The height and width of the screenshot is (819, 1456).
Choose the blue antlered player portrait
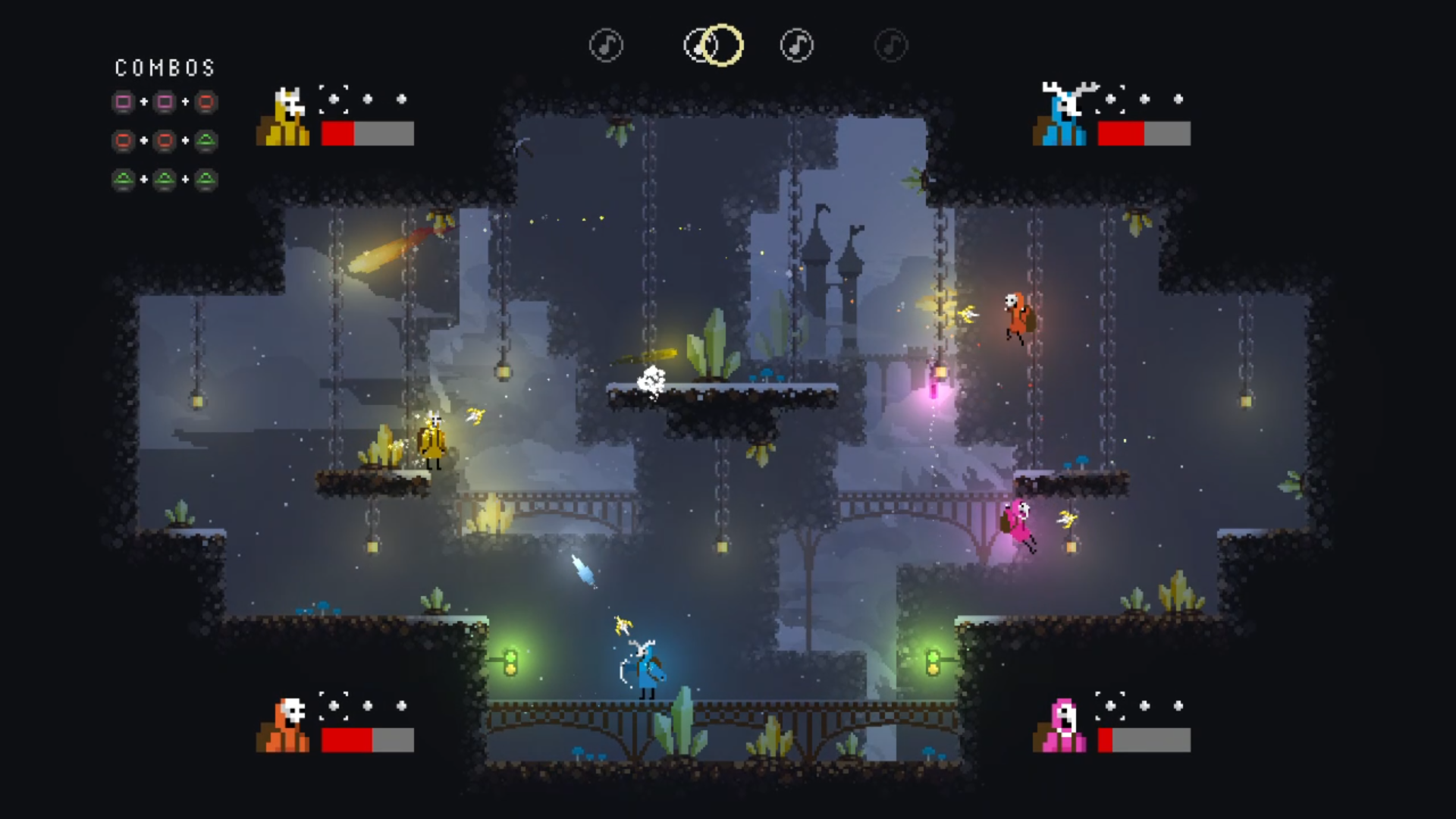(1062, 115)
